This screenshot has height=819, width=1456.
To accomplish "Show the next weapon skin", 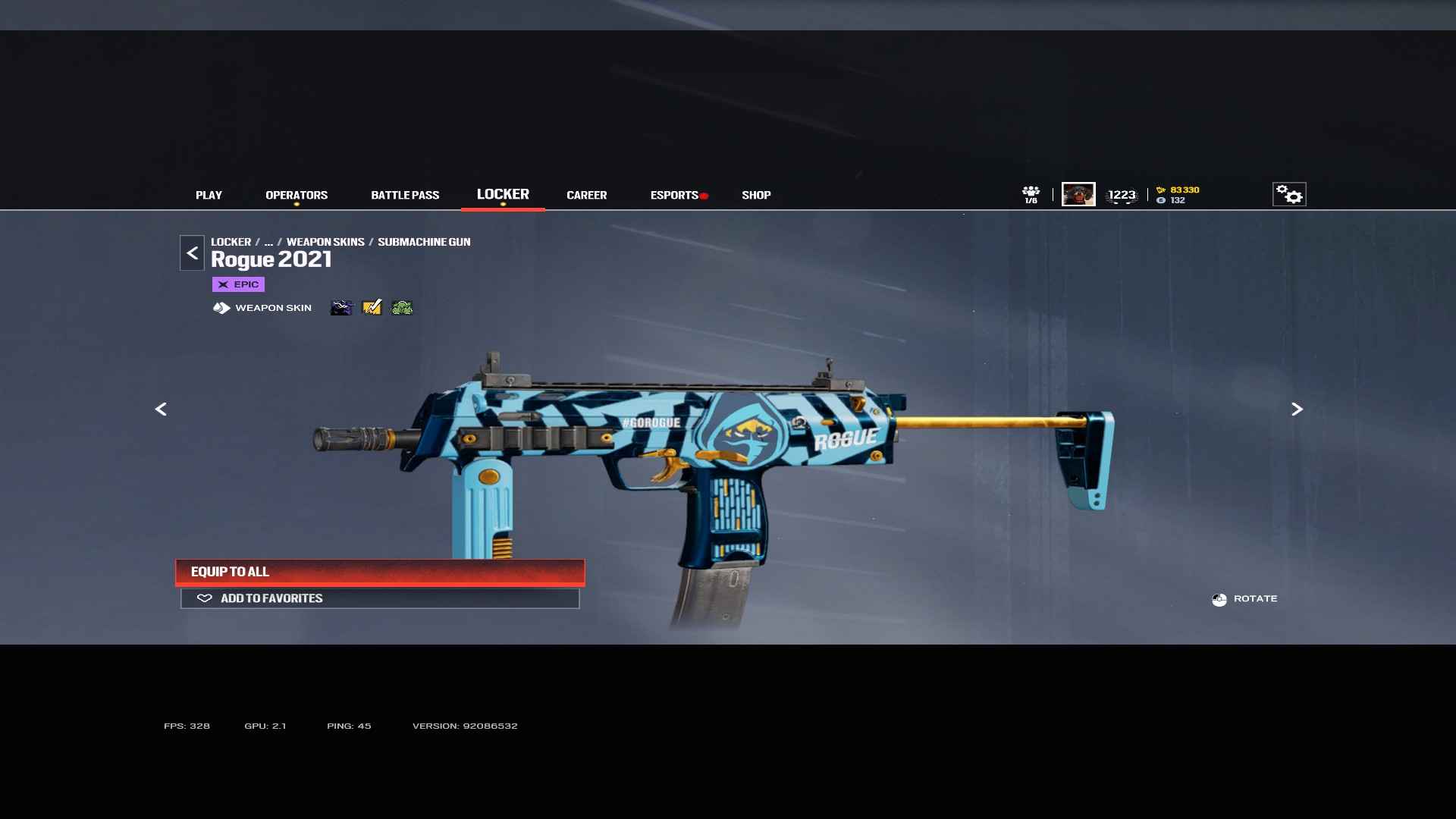I will tap(1297, 409).
